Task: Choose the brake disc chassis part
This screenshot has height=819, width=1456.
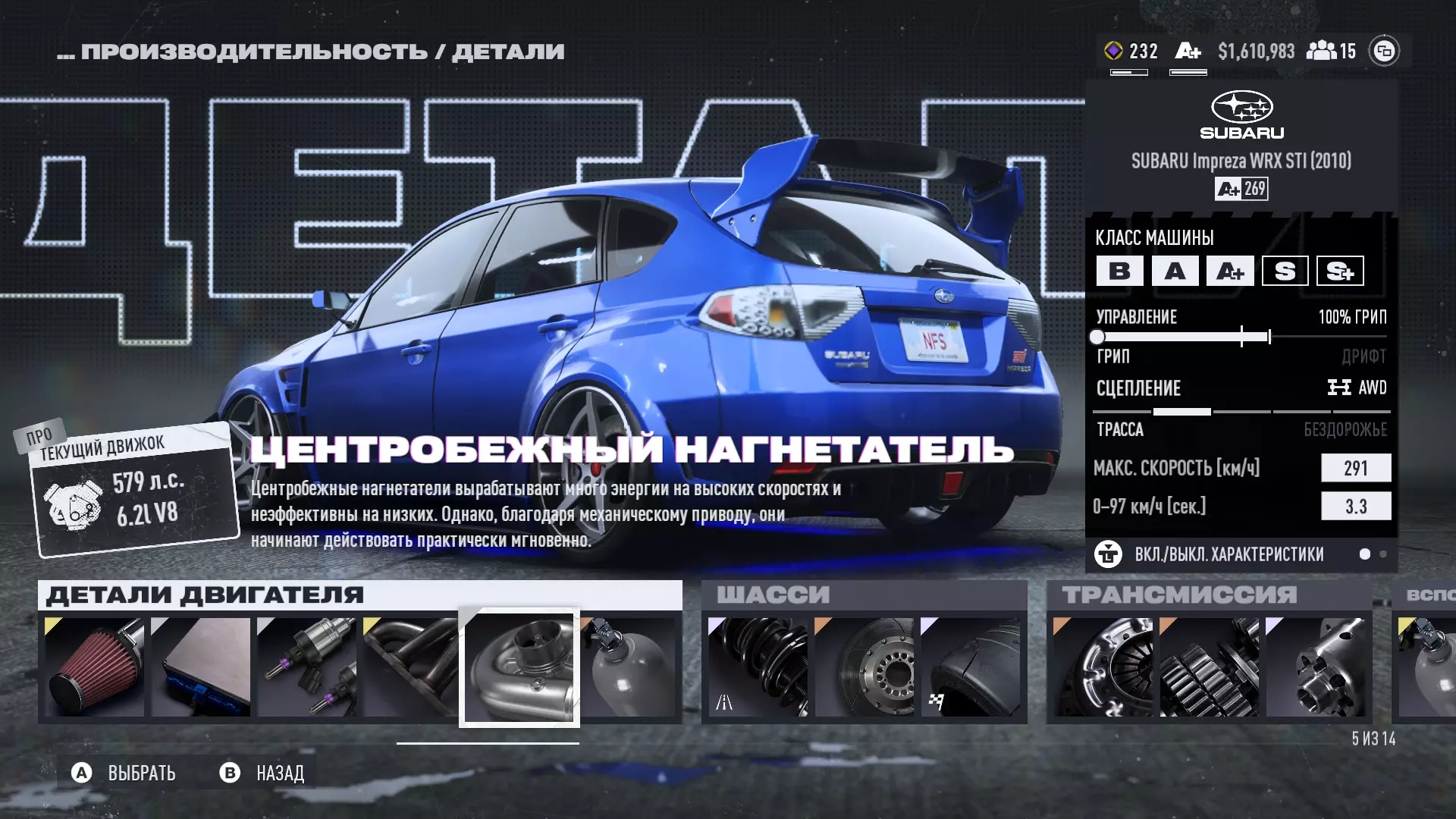Action: pos(864,667)
